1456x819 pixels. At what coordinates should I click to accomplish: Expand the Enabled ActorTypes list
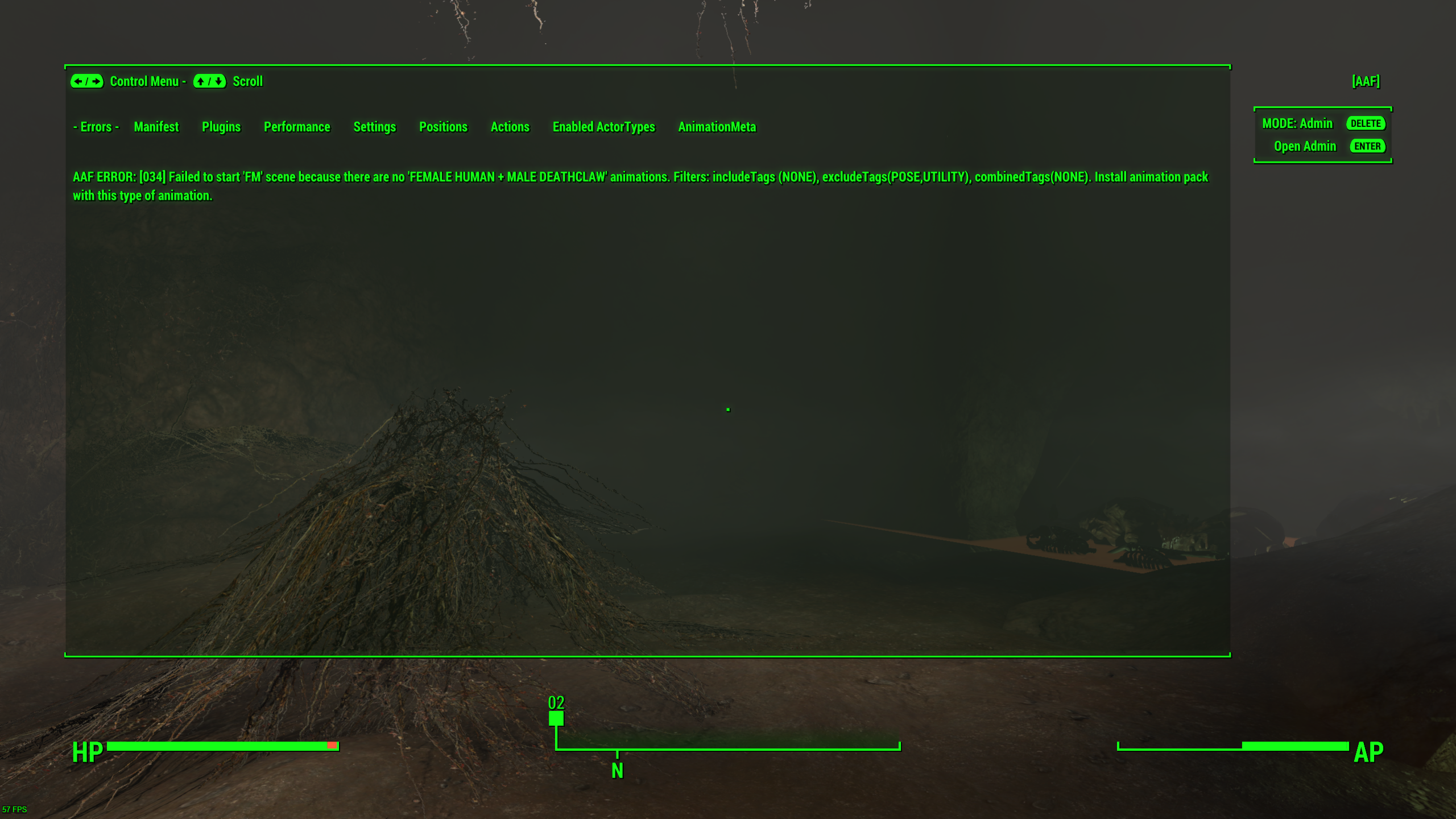(603, 127)
